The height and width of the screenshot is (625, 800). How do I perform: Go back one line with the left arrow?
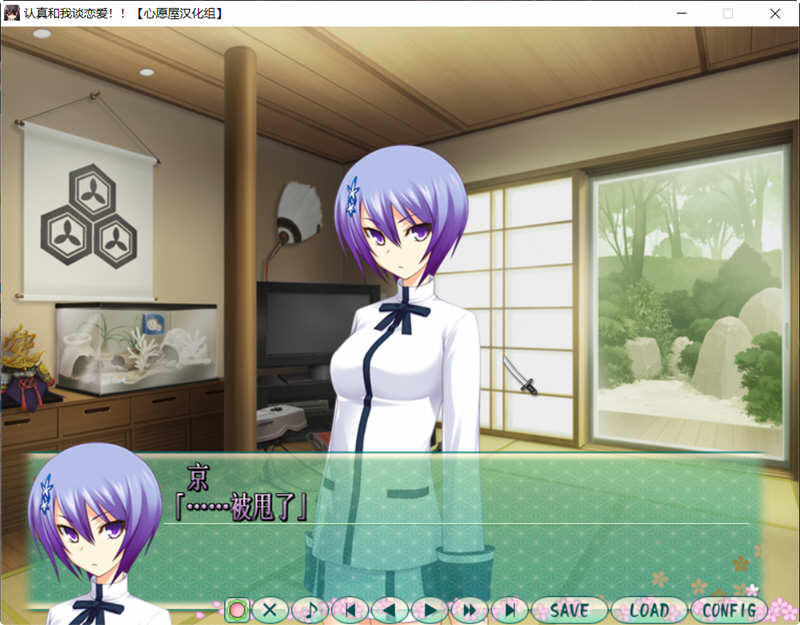pyautogui.click(x=389, y=609)
